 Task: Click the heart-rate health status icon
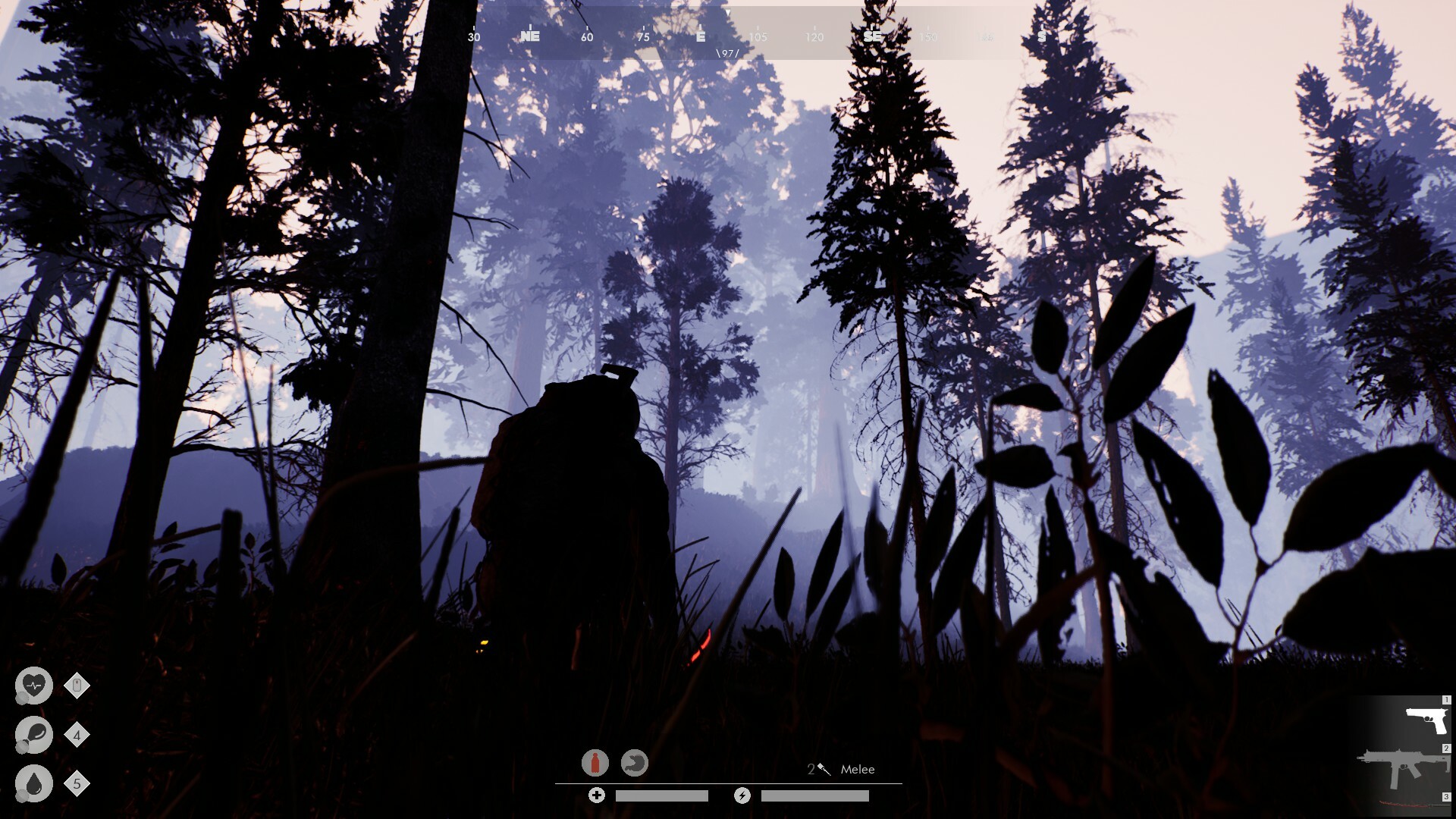click(33, 685)
